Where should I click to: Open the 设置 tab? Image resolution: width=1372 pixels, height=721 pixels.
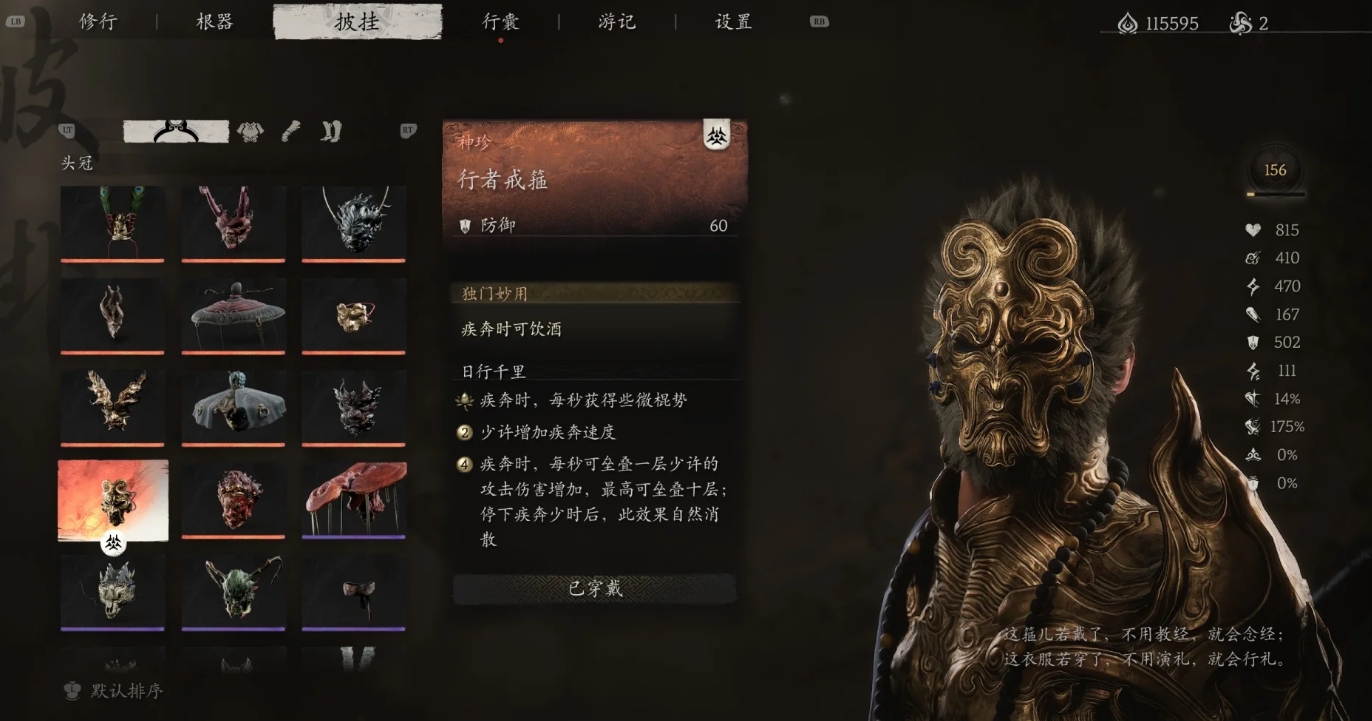click(733, 21)
